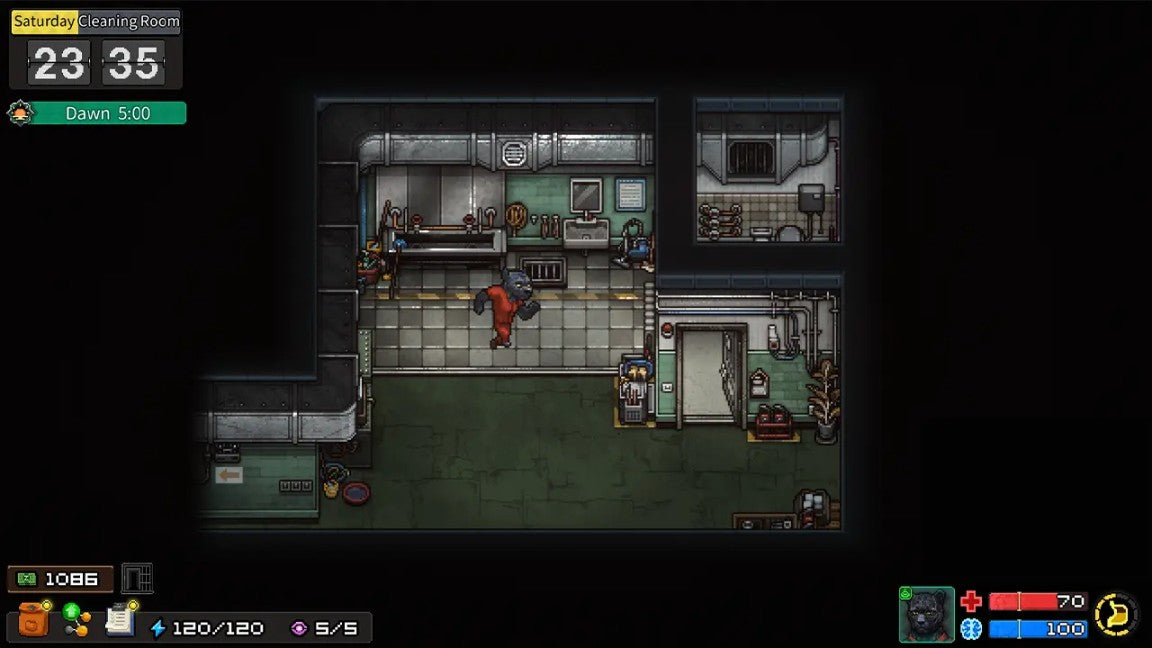1152x648 pixels.
Task: Click the prison cell door icon
Action: [137, 578]
